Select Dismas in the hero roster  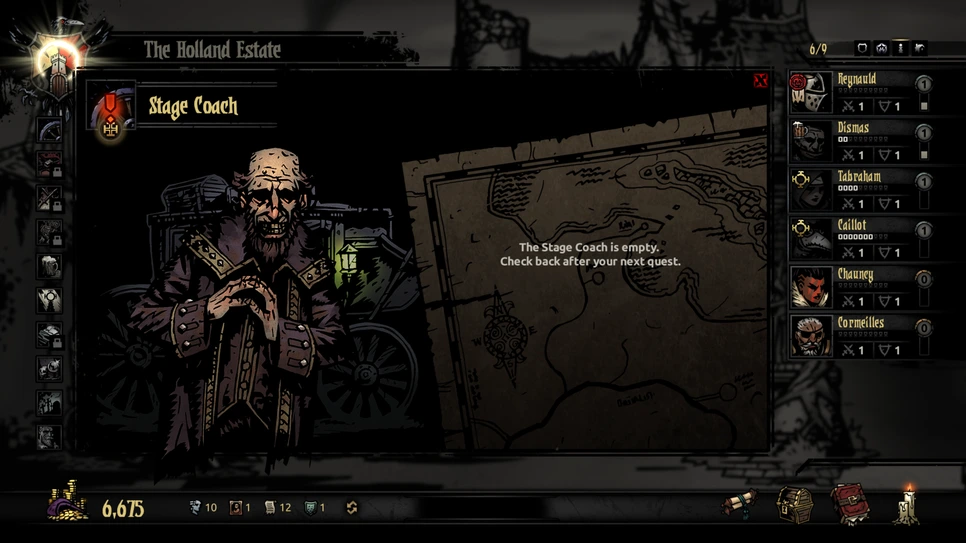(x=856, y=141)
